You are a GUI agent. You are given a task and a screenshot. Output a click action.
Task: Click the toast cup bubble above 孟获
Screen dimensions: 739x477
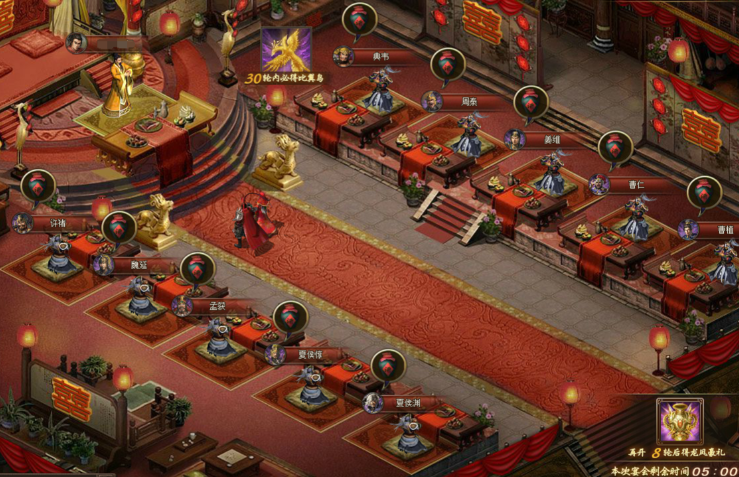198,269
